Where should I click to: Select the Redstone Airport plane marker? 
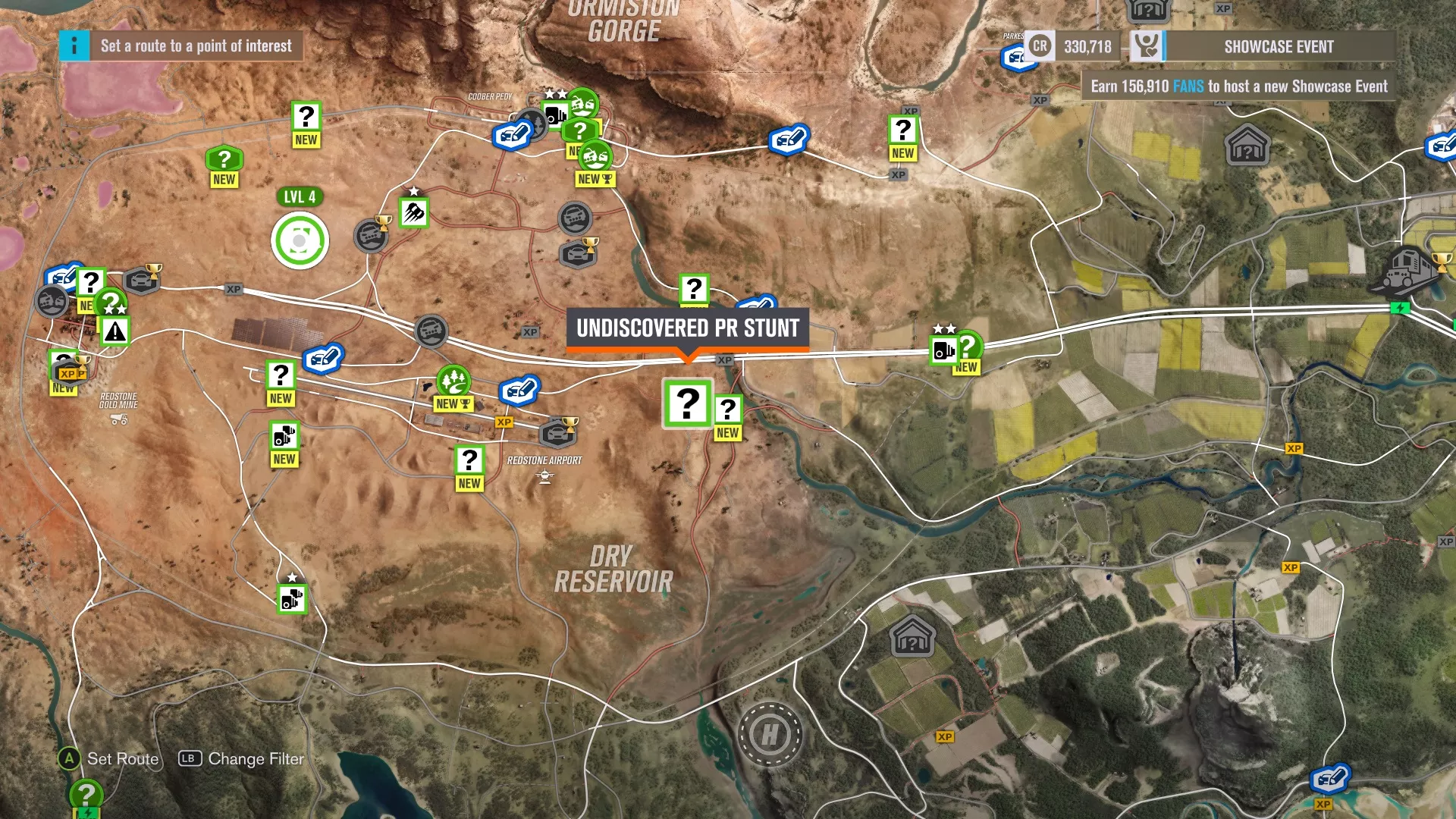click(544, 476)
